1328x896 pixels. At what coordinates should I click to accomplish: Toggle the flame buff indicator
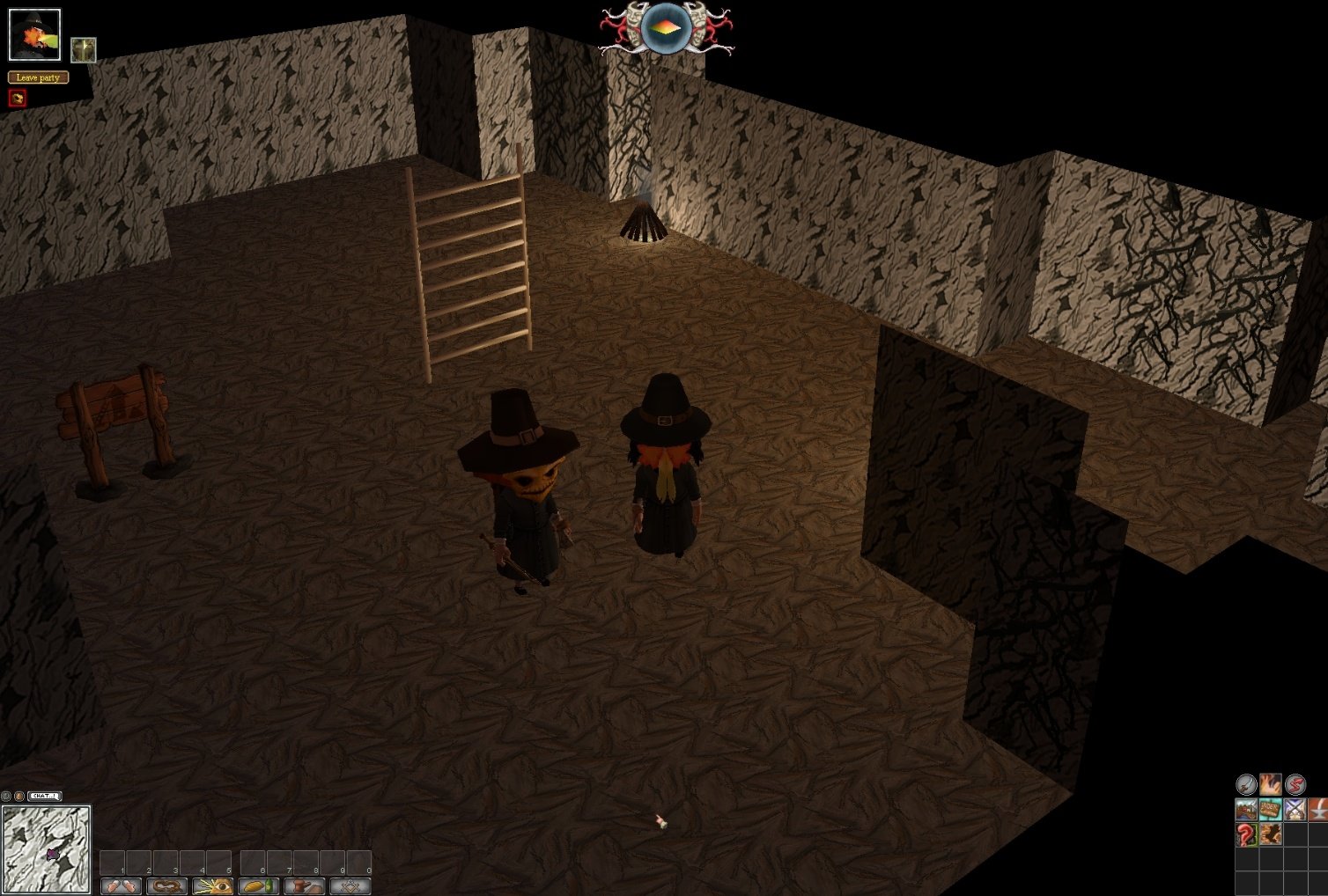pyautogui.click(x=1271, y=785)
